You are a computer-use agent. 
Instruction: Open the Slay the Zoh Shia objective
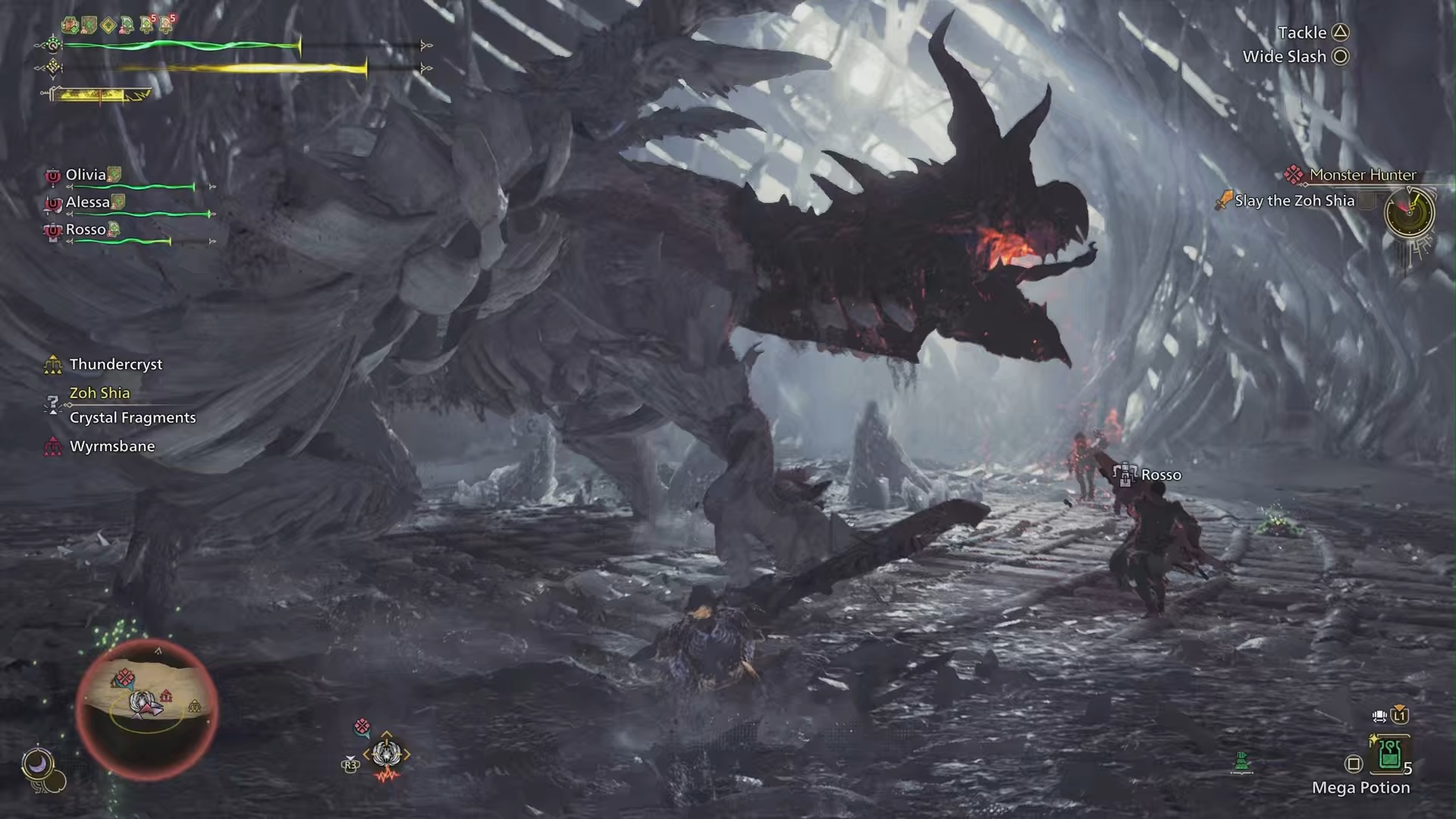(x=1294, y=201)
